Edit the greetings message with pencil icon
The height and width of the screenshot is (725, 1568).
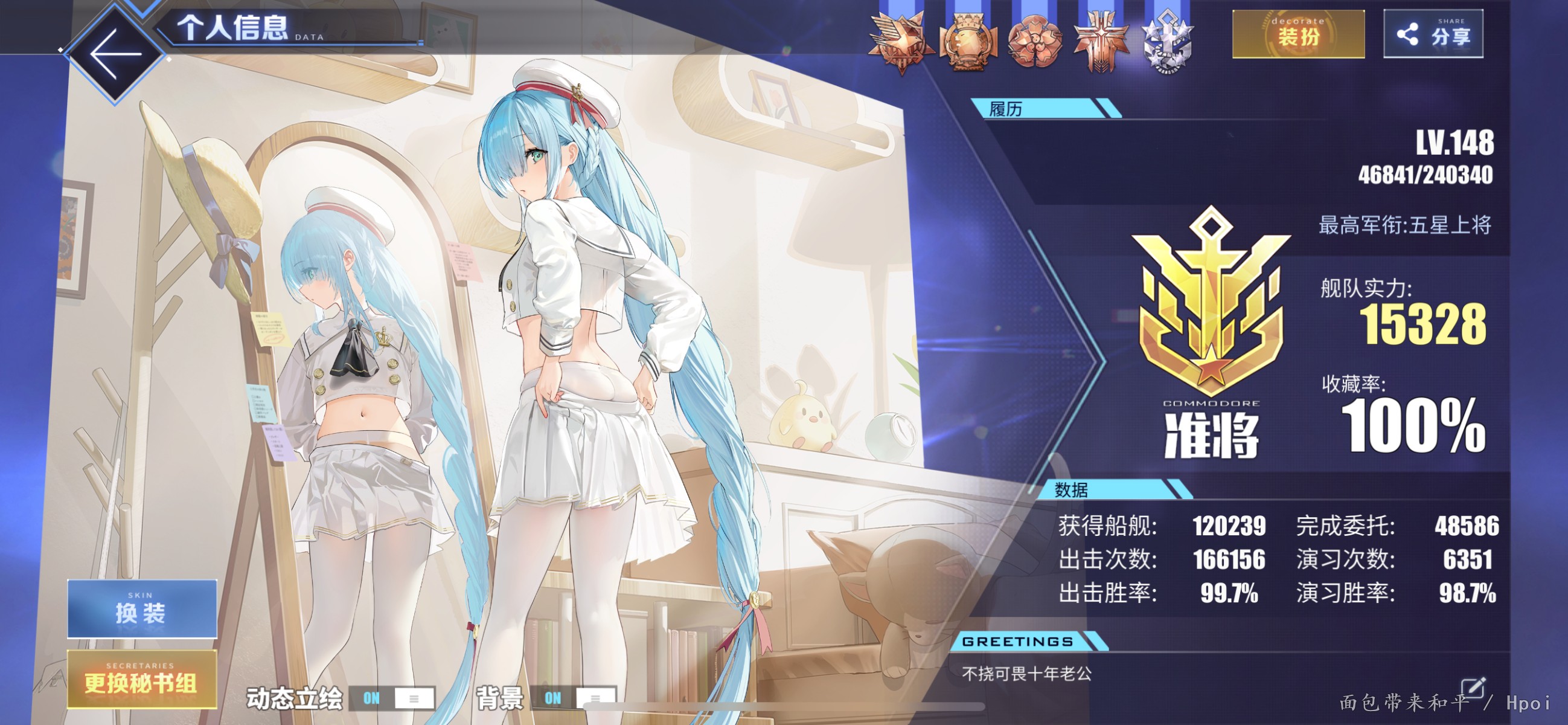[x=1474, y=688]
